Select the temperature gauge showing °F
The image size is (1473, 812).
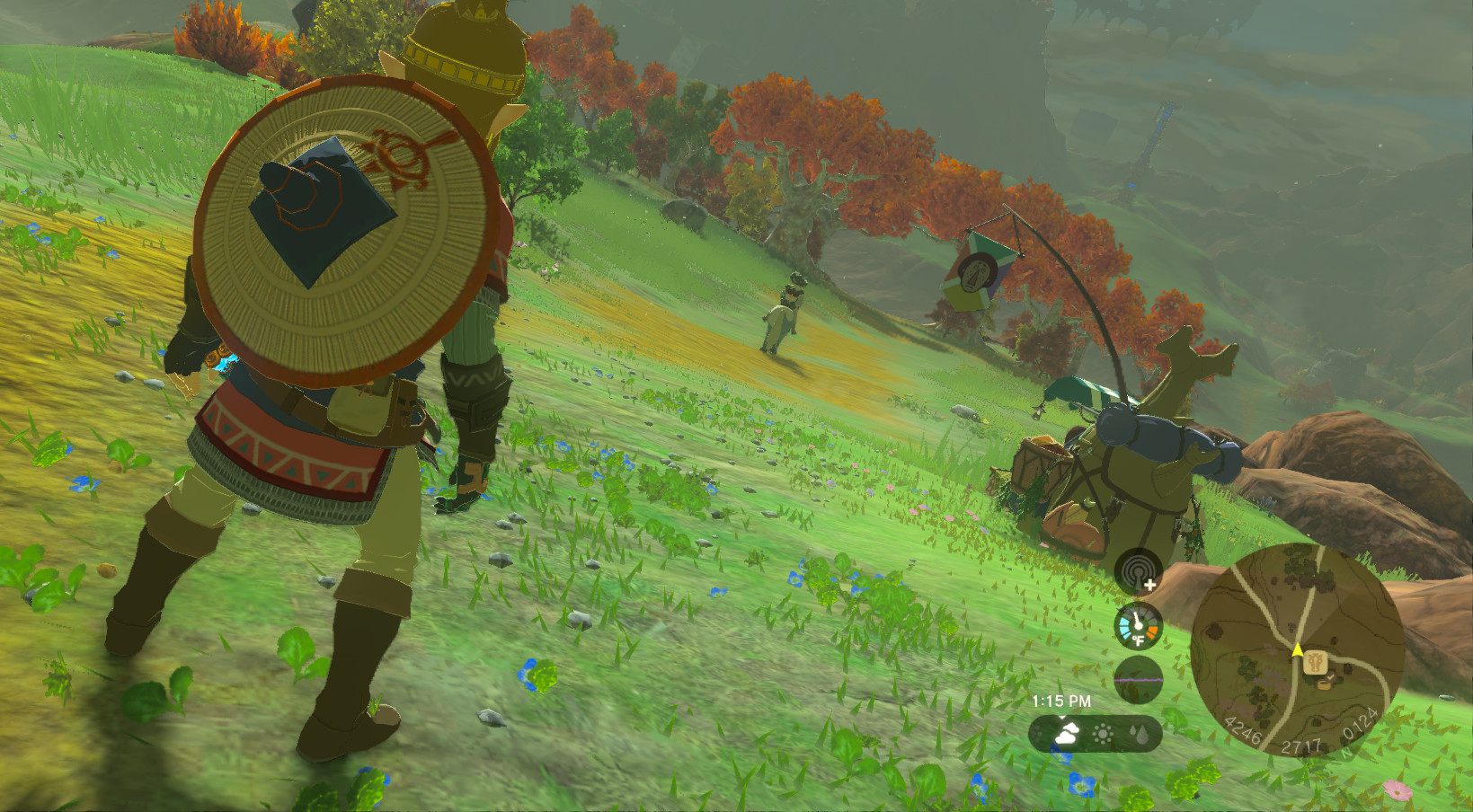(x=1138, y=625)
